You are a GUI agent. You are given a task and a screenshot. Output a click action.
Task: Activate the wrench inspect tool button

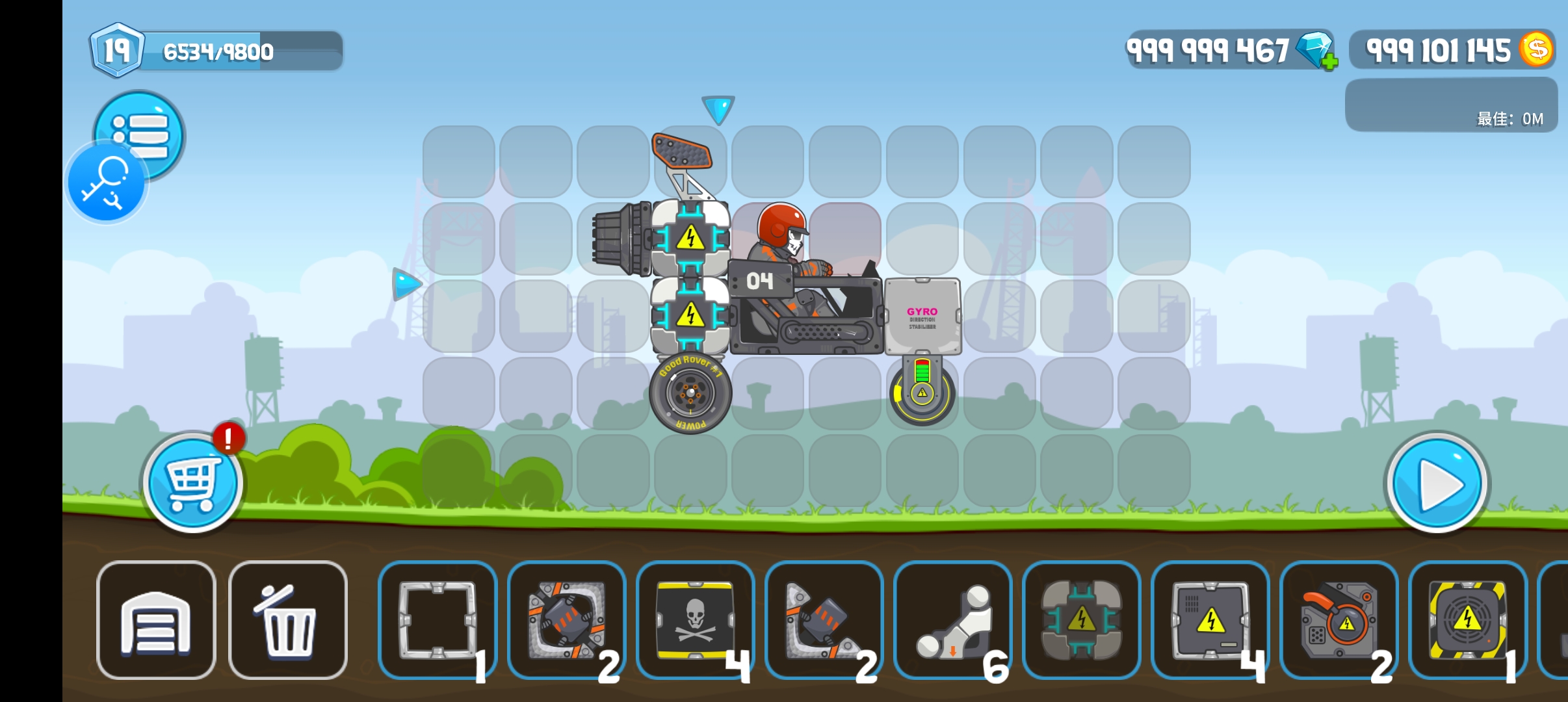pyautogui.click(x=106, y=183)
